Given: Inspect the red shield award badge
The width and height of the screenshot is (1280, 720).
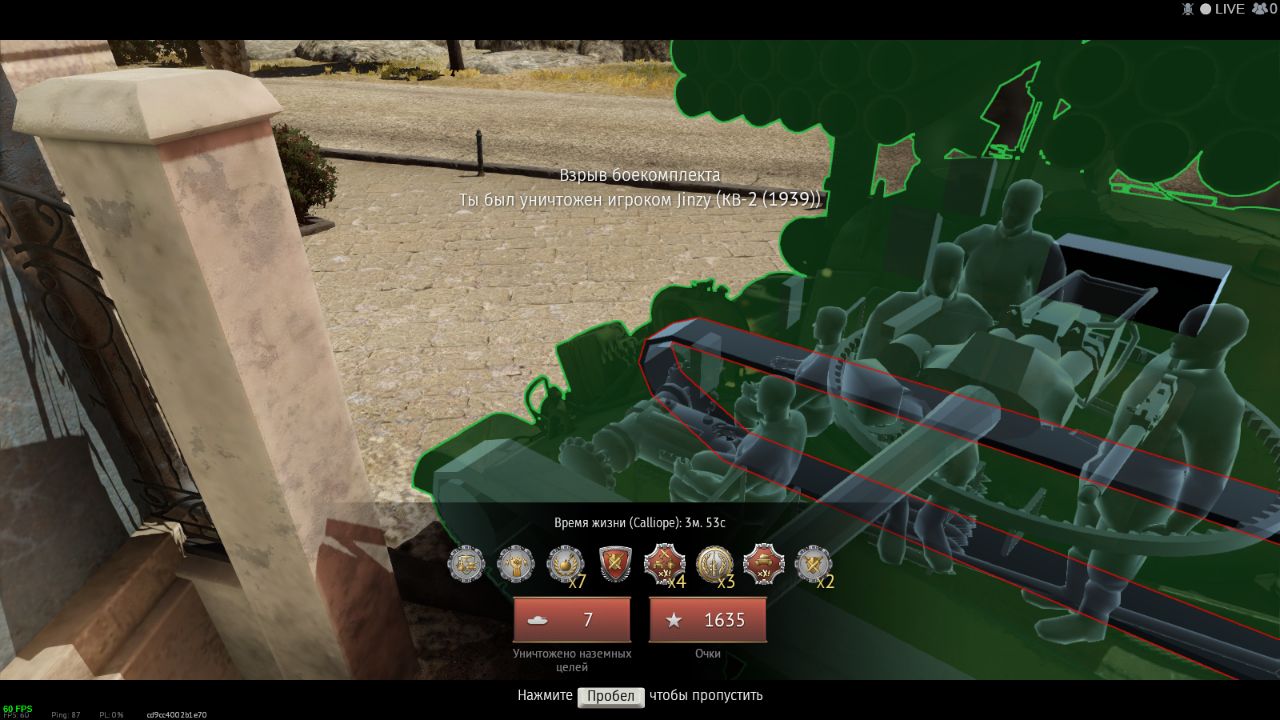Looking at the screenshot, I should (614, 564).
